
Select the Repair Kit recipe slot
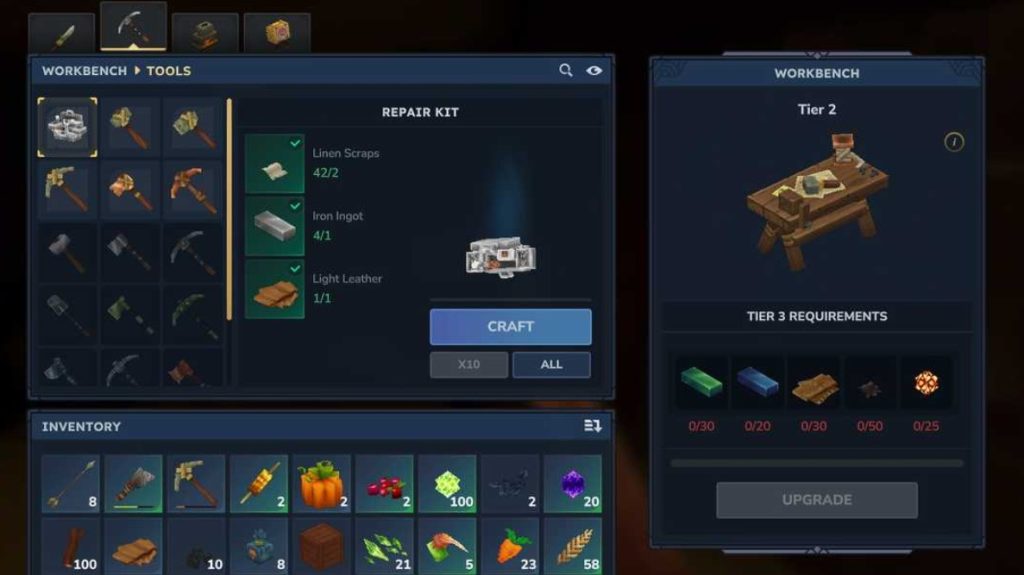[68, 127]
